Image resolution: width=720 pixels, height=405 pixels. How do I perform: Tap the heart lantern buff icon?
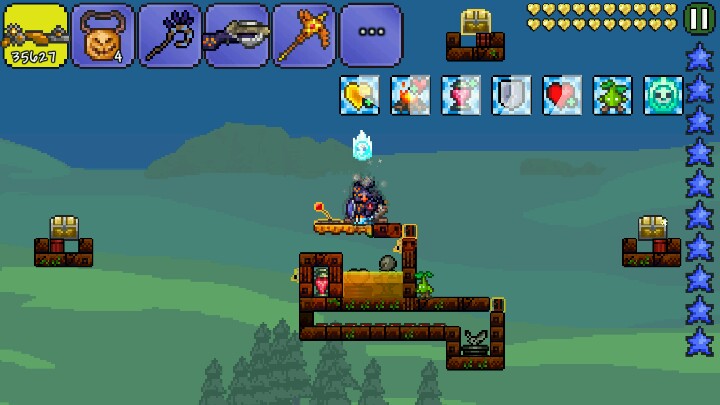[x=461, y=95]
